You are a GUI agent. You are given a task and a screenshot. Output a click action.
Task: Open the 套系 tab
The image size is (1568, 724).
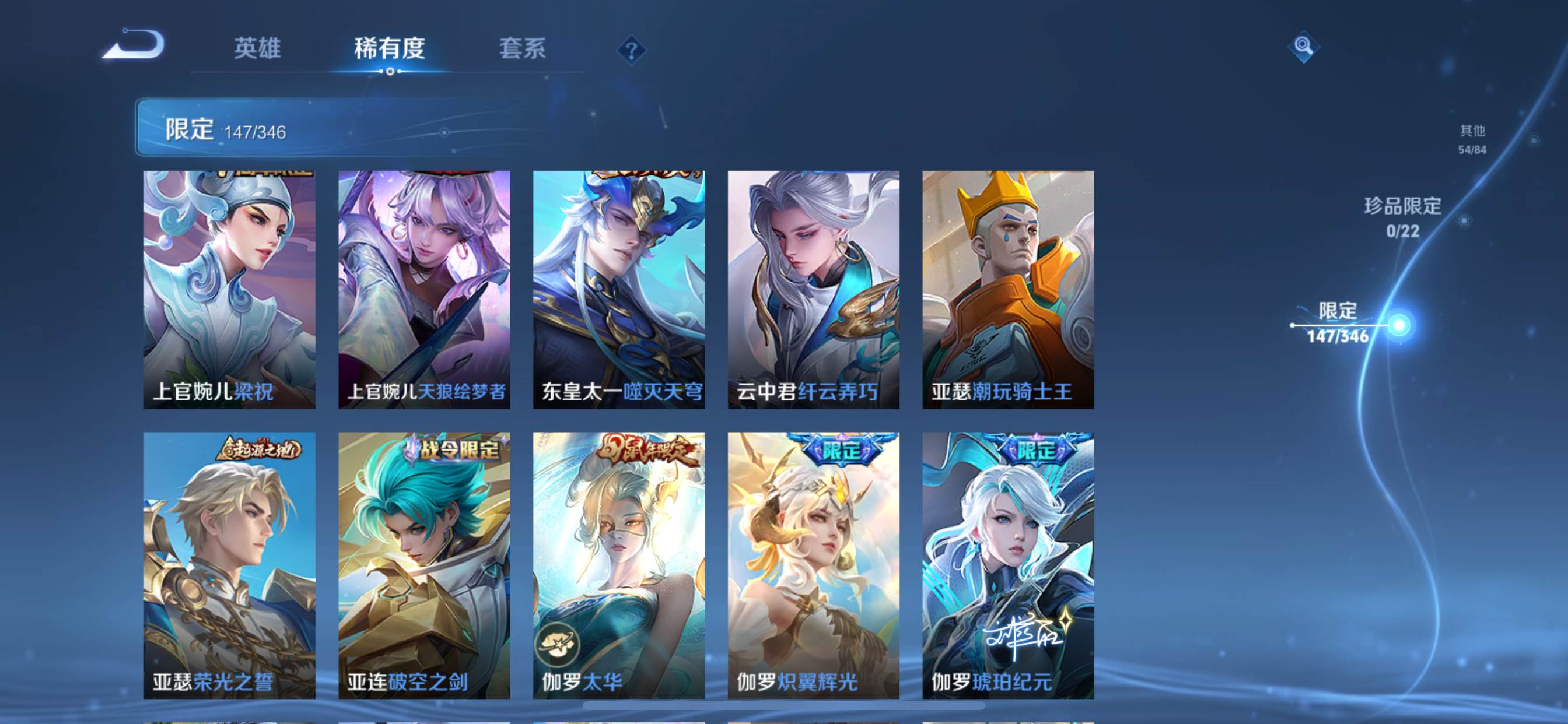(522, 48)
